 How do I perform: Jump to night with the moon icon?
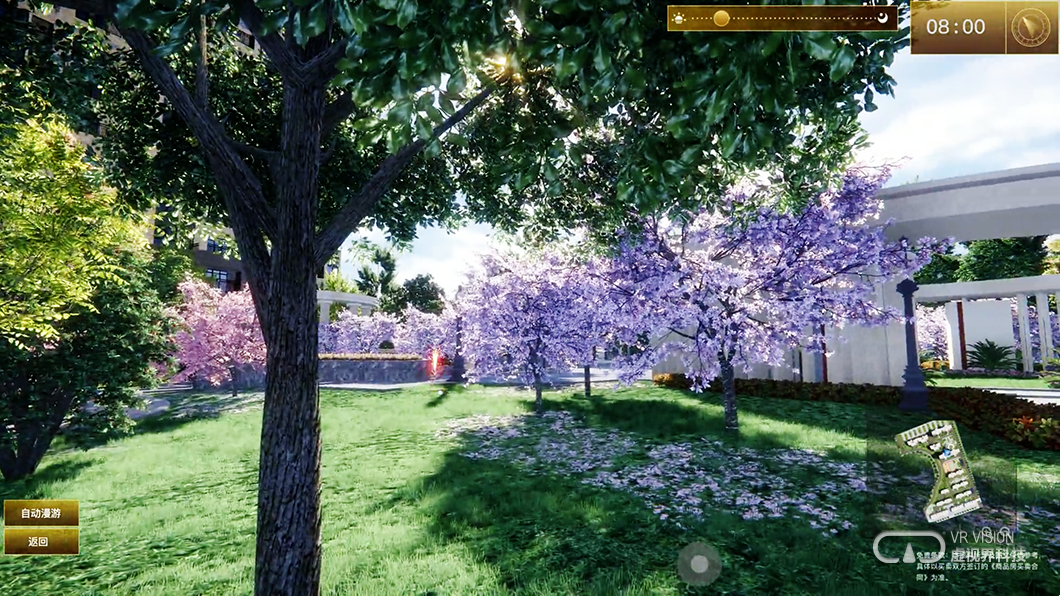coord(883,18)
